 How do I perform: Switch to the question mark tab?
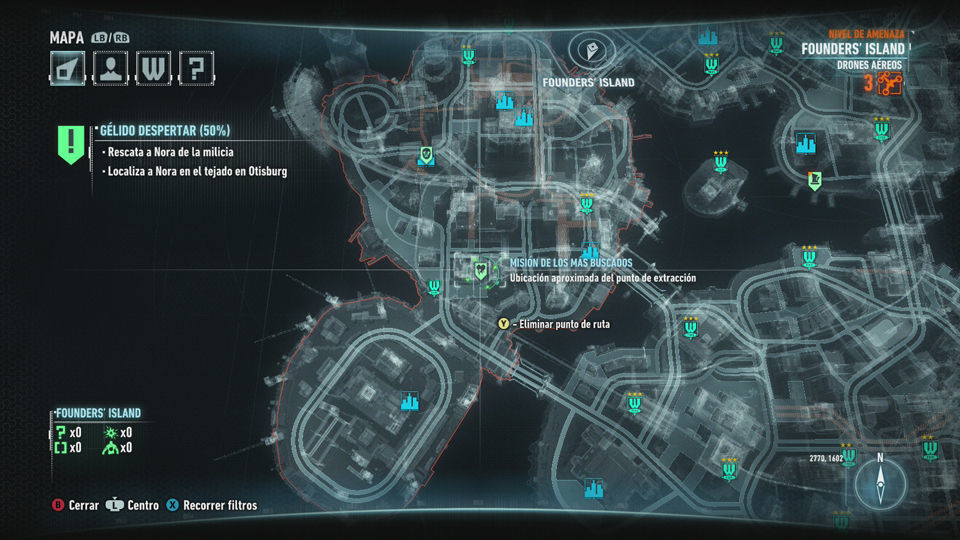tap(196, 67)
